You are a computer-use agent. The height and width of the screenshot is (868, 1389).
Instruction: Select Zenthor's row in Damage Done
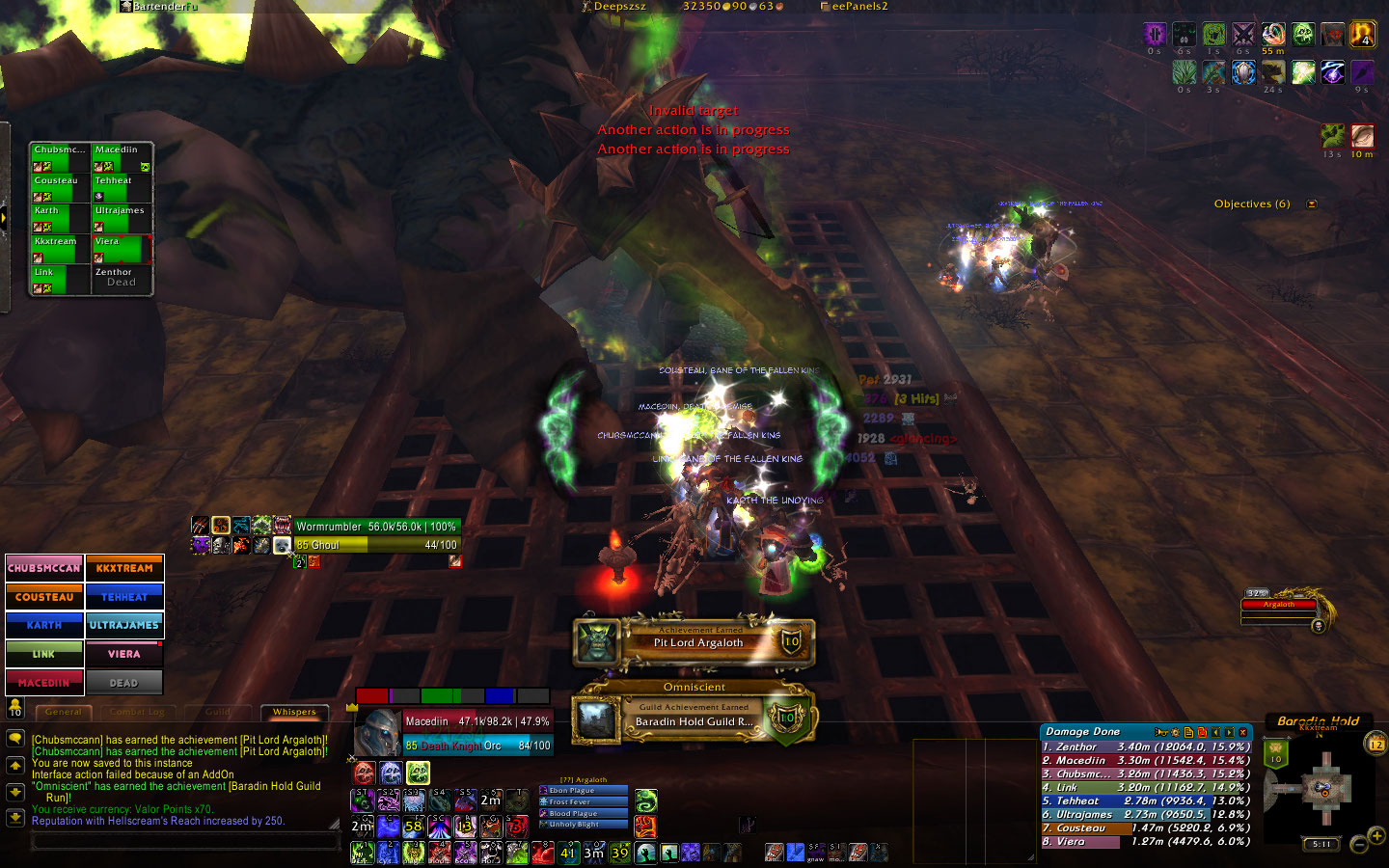click(x=1146, y=746)
